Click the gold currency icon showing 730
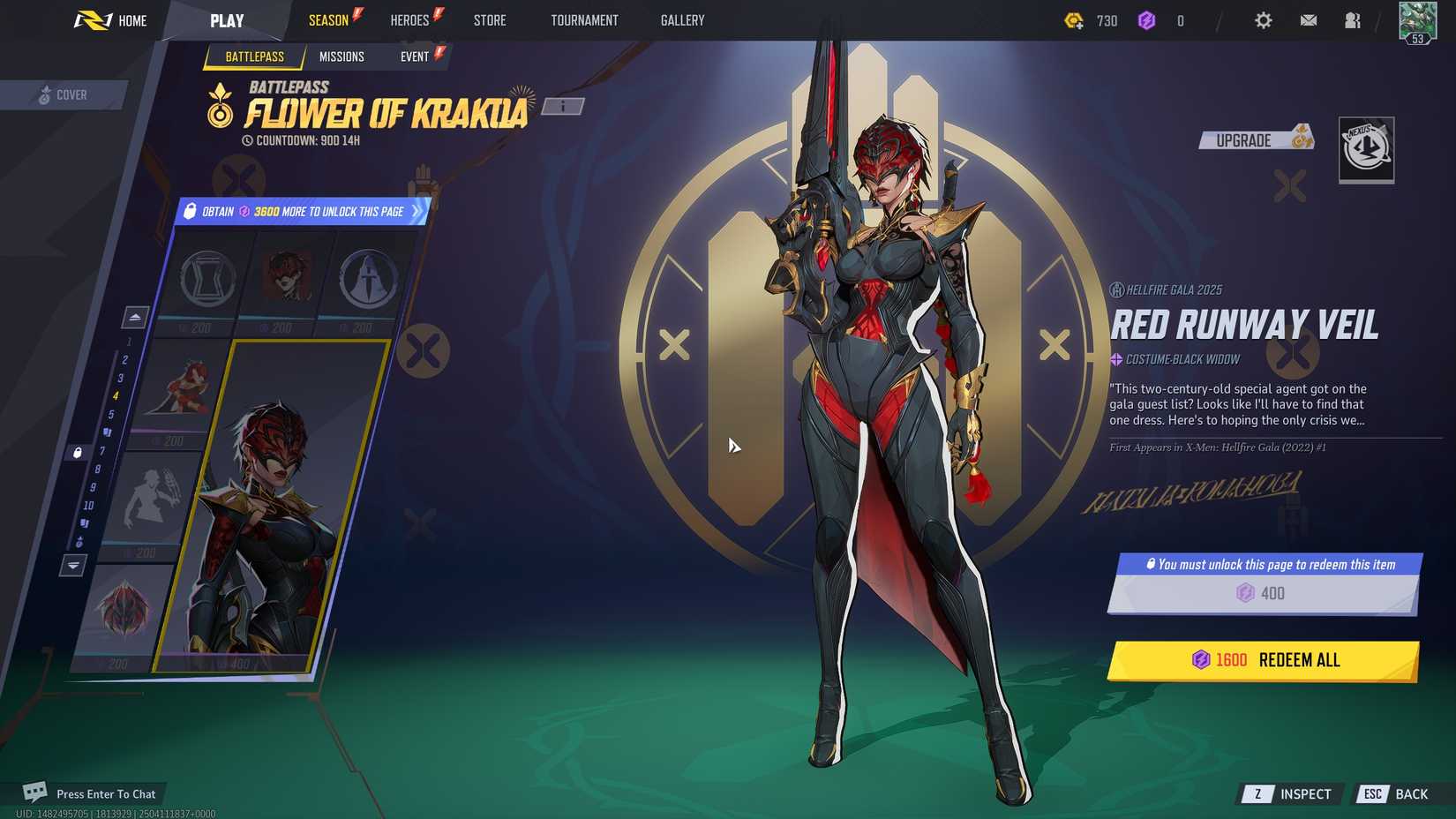 (1075, 20)
